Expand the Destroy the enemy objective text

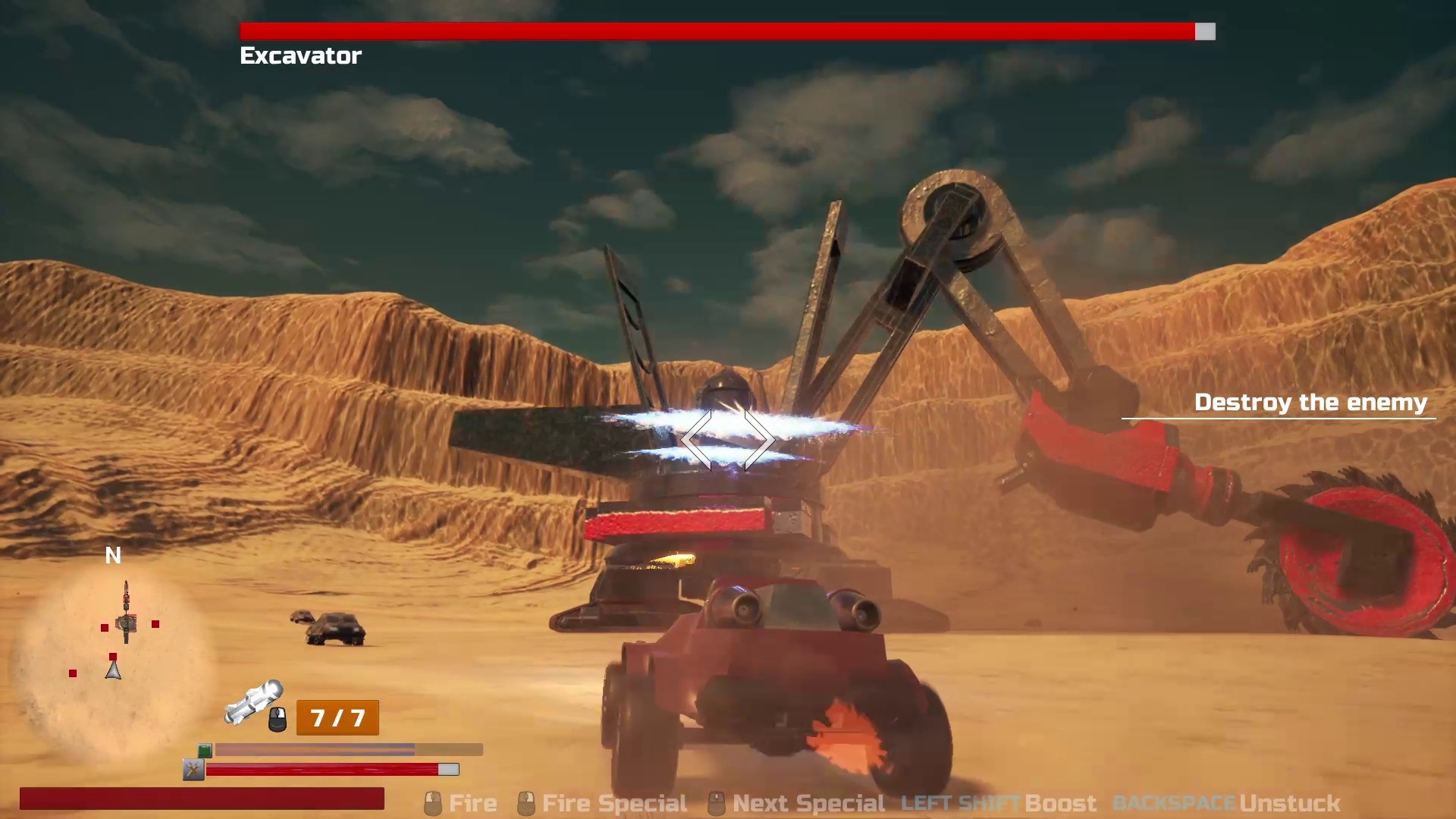(1312, 402)
